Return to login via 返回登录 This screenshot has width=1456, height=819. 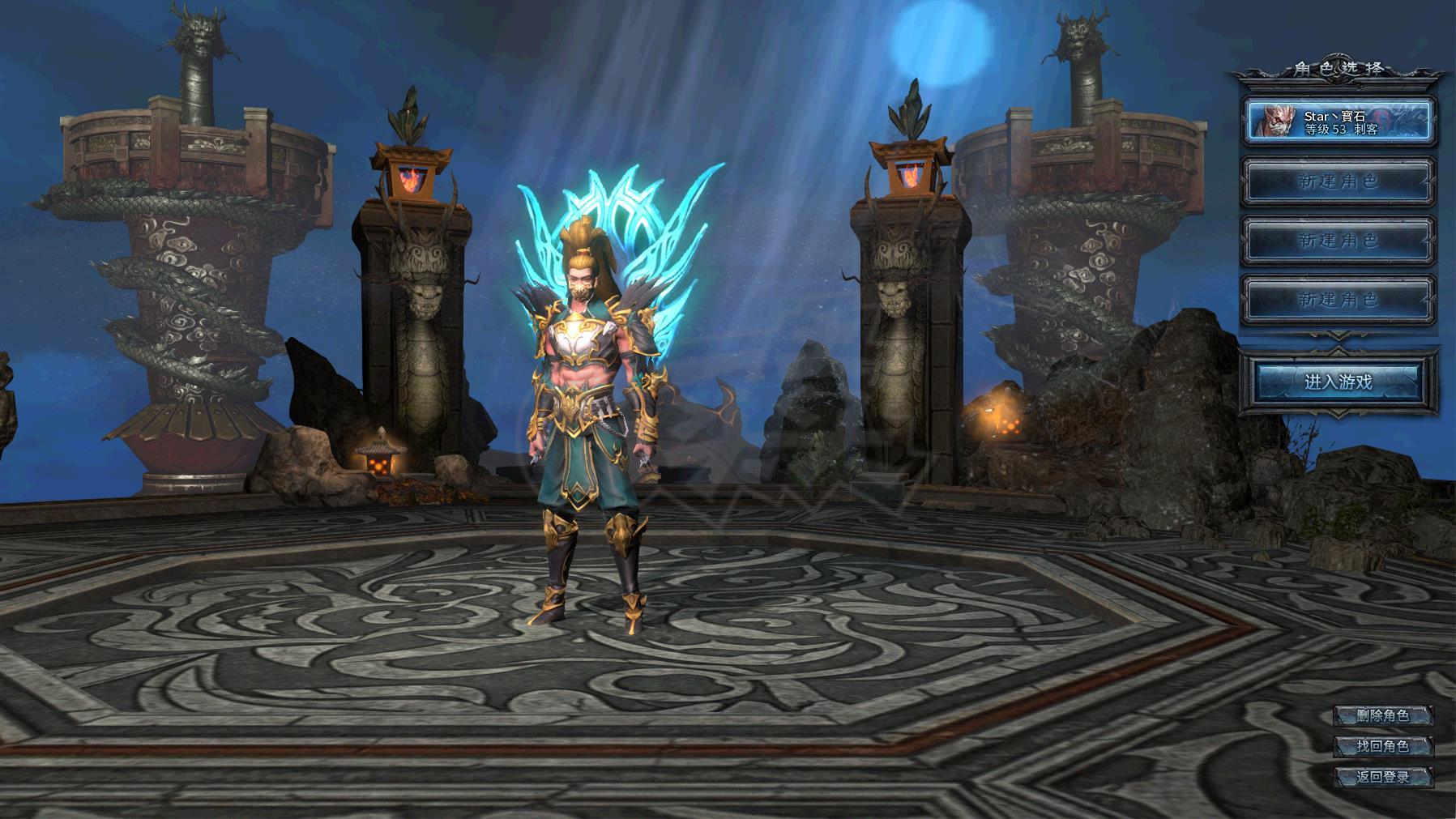click(1383, 777)
